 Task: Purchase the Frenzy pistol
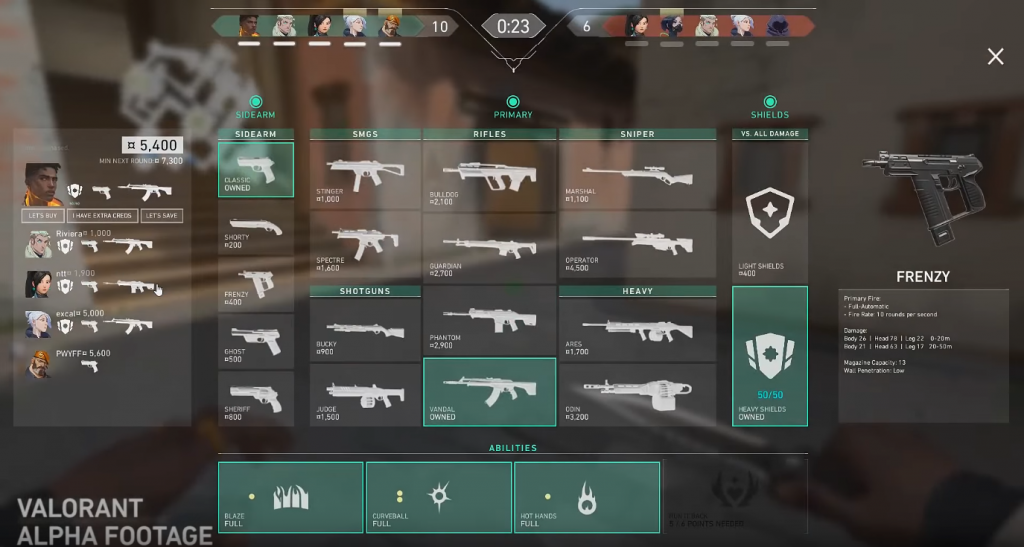pos(256,285)
